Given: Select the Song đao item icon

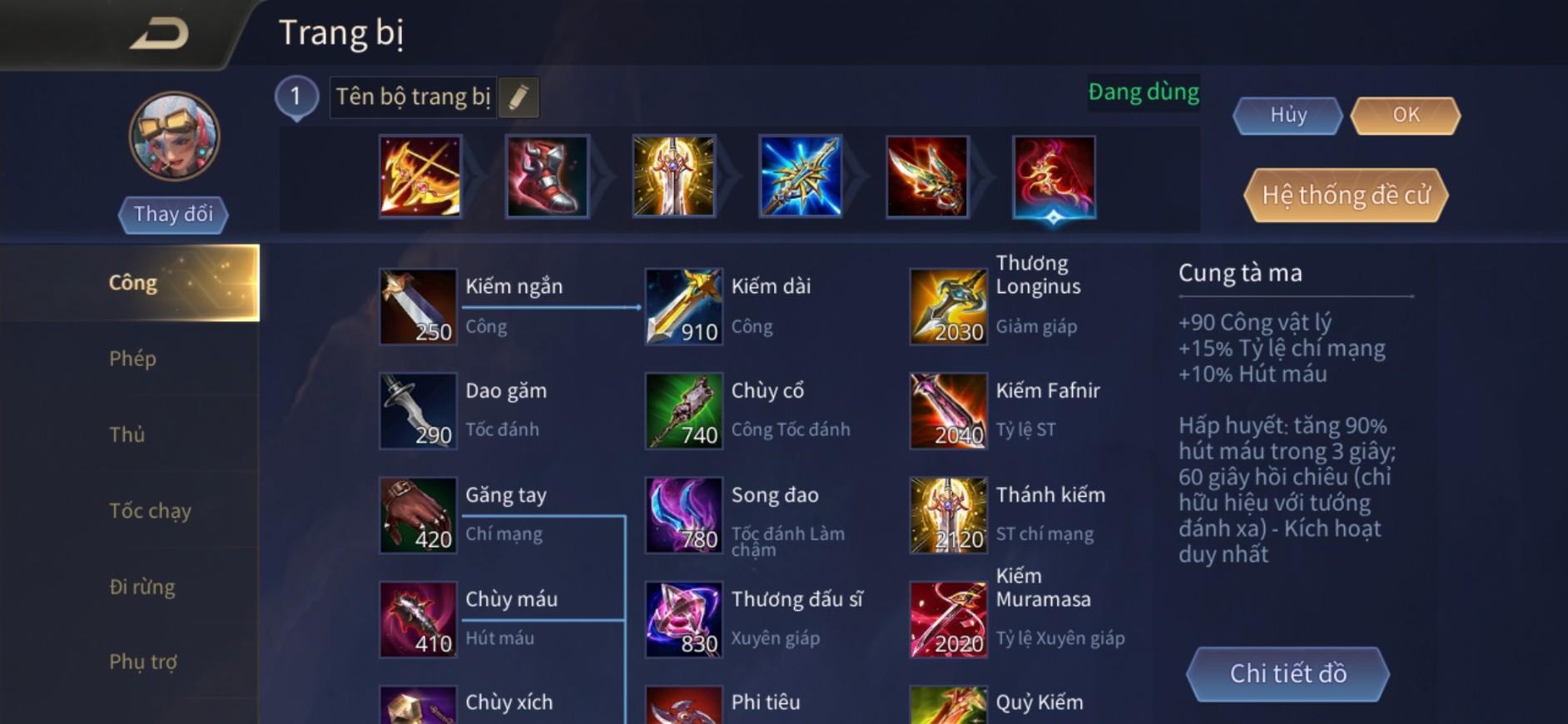Looking at the screenshot, I should (x=684, y=514).
